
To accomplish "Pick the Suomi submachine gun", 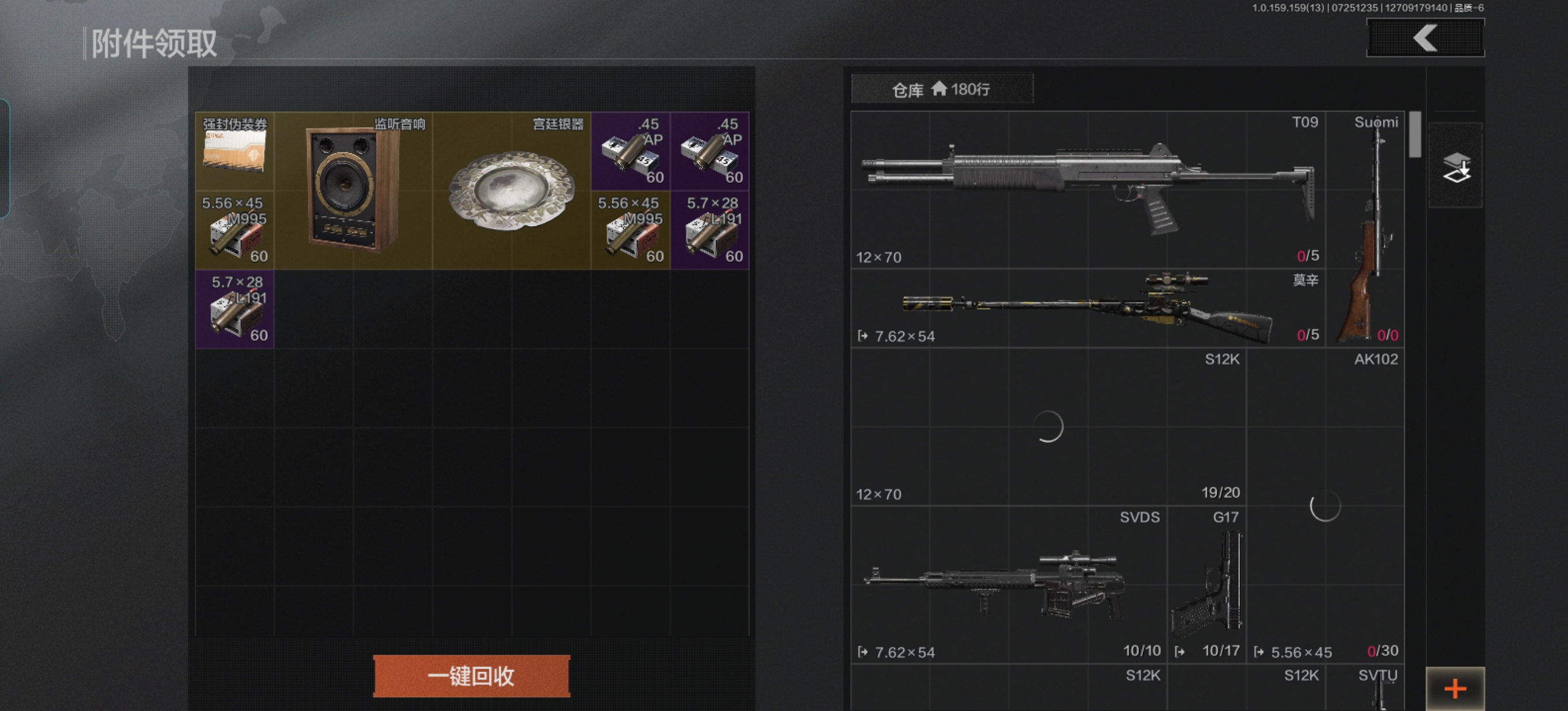I will coord(1365,229).
